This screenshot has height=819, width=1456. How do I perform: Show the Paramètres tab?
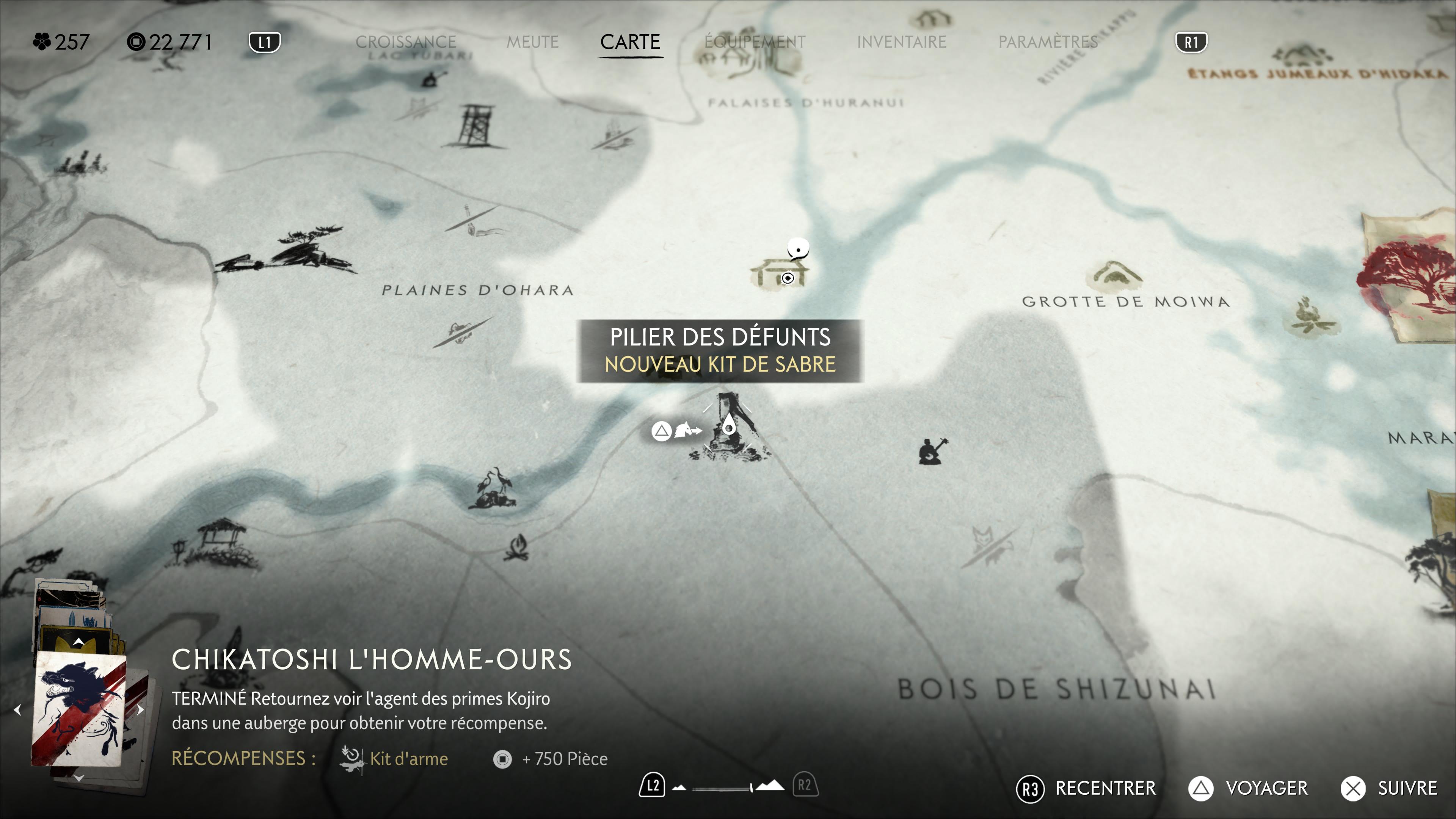tap(1047, 42)
